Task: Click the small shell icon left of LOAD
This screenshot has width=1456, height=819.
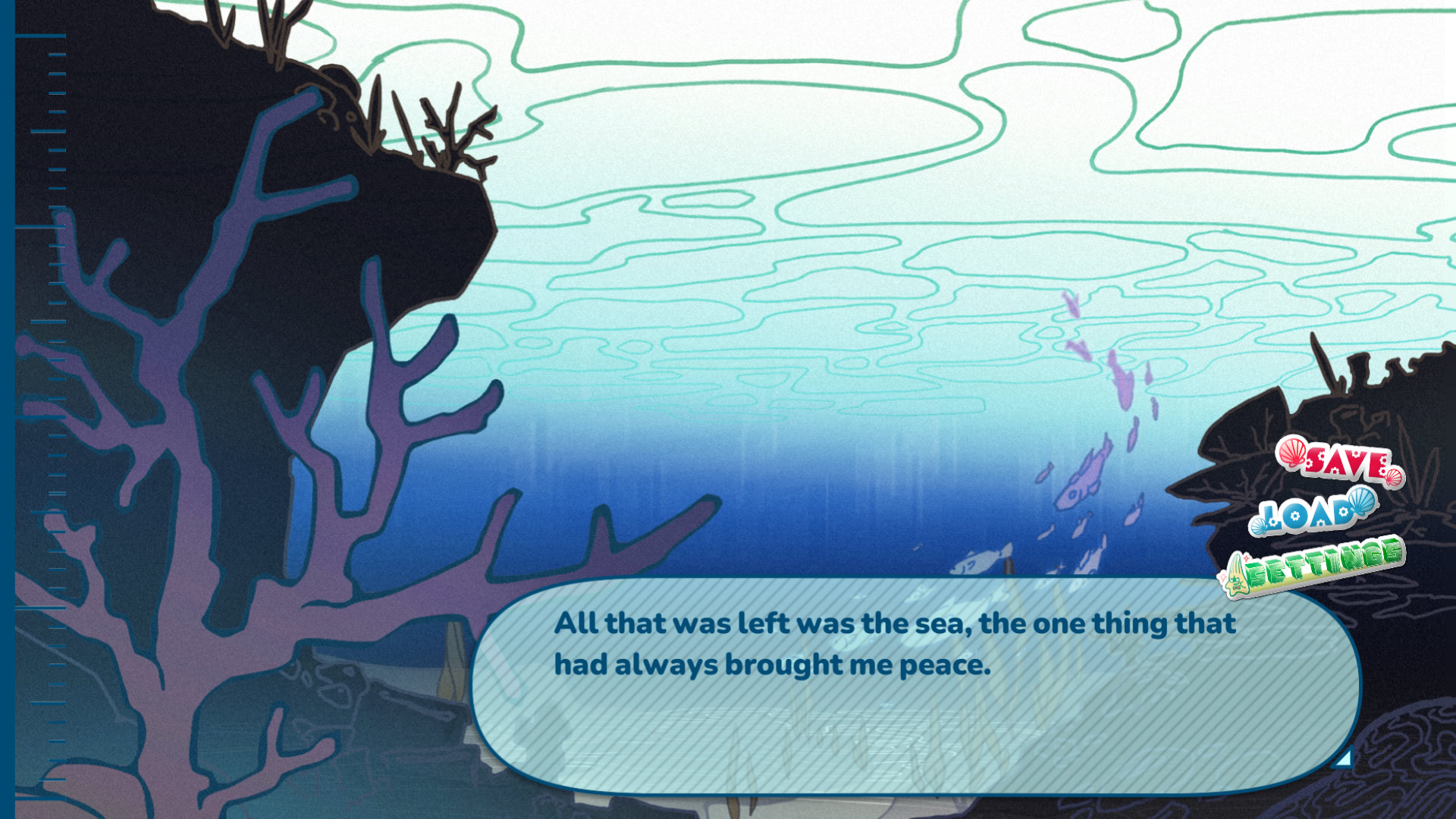Action: [1259, 525]
